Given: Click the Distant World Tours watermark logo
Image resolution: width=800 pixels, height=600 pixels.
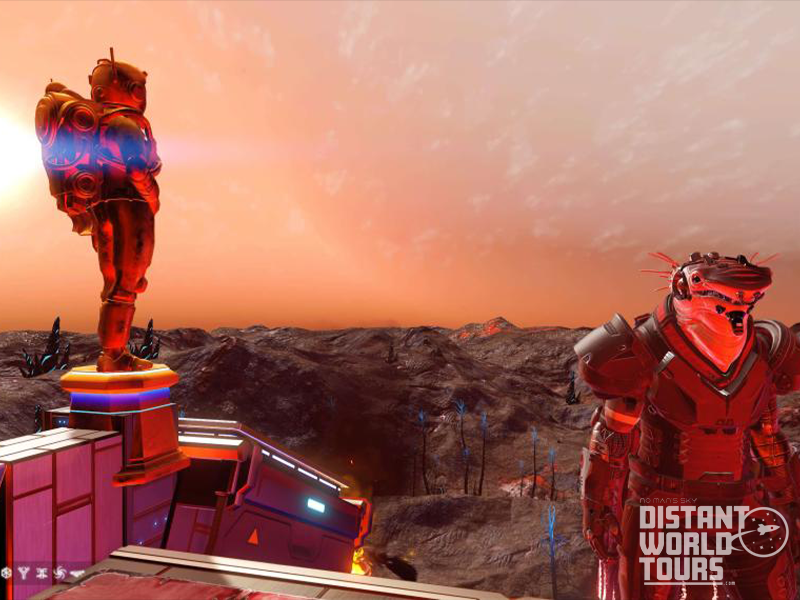Looking at the screenshot, I should point(712,542).
